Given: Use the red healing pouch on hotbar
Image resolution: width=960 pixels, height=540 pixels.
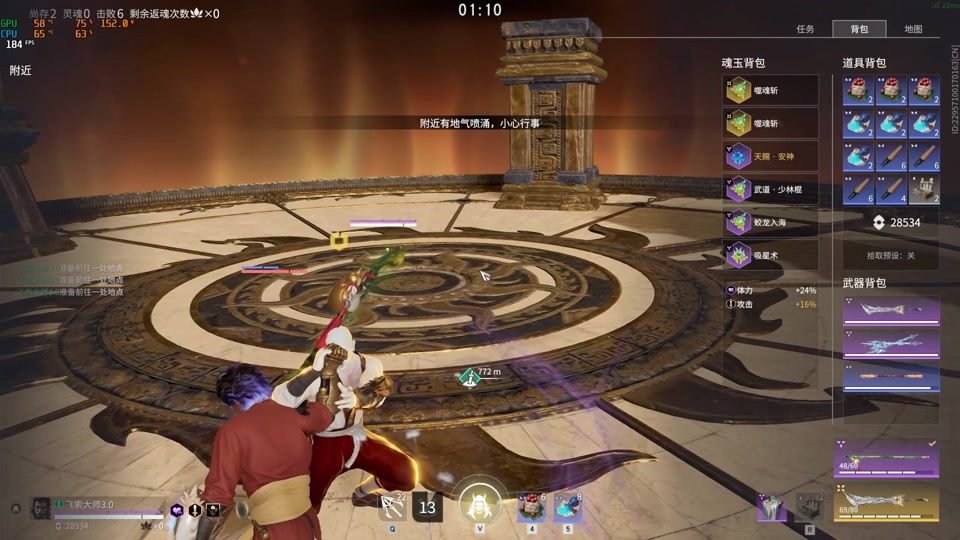Looking at the screenshot, I should pyautogui.click(x=530, y=507).
